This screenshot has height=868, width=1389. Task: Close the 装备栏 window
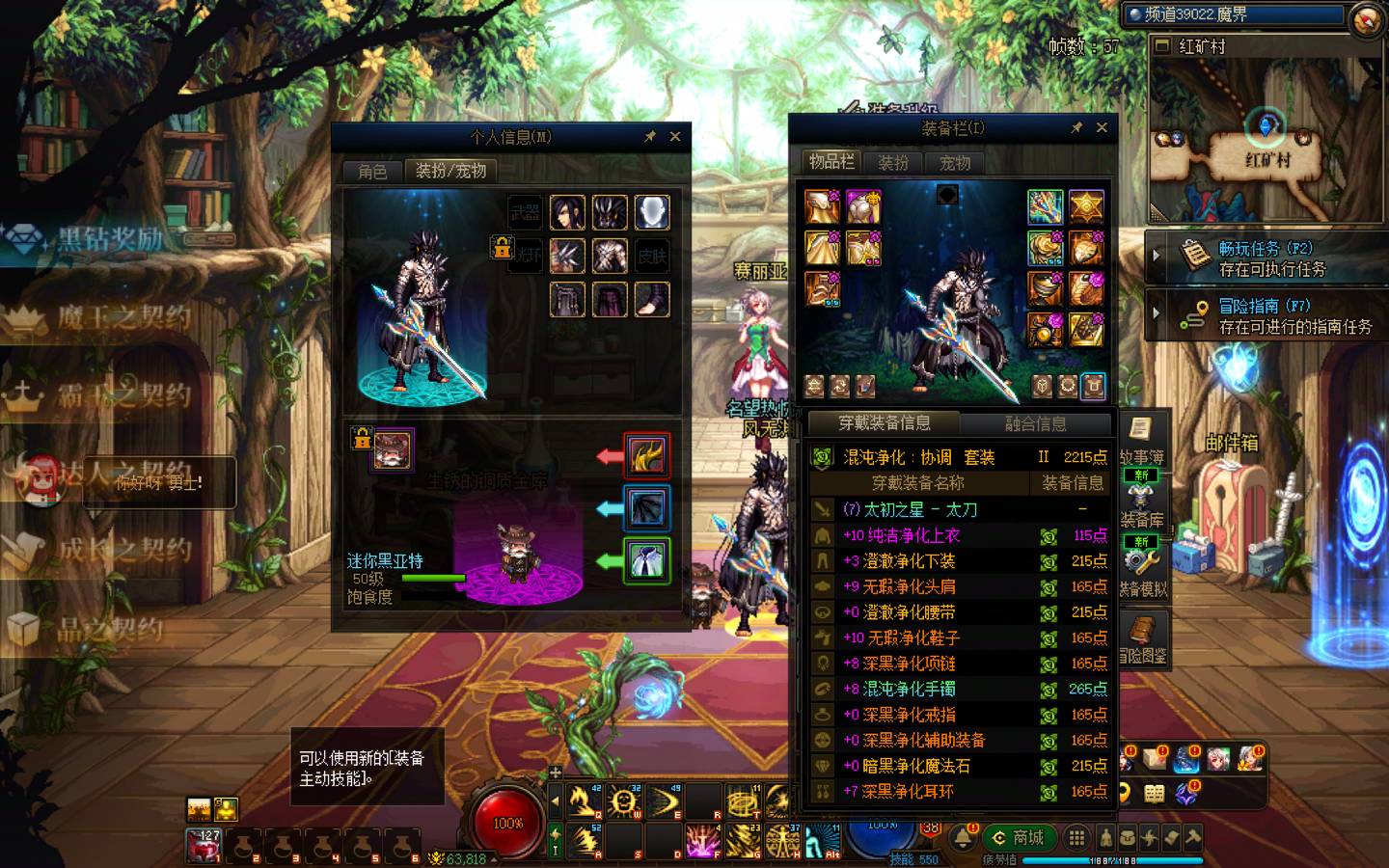coord(1102,127)
